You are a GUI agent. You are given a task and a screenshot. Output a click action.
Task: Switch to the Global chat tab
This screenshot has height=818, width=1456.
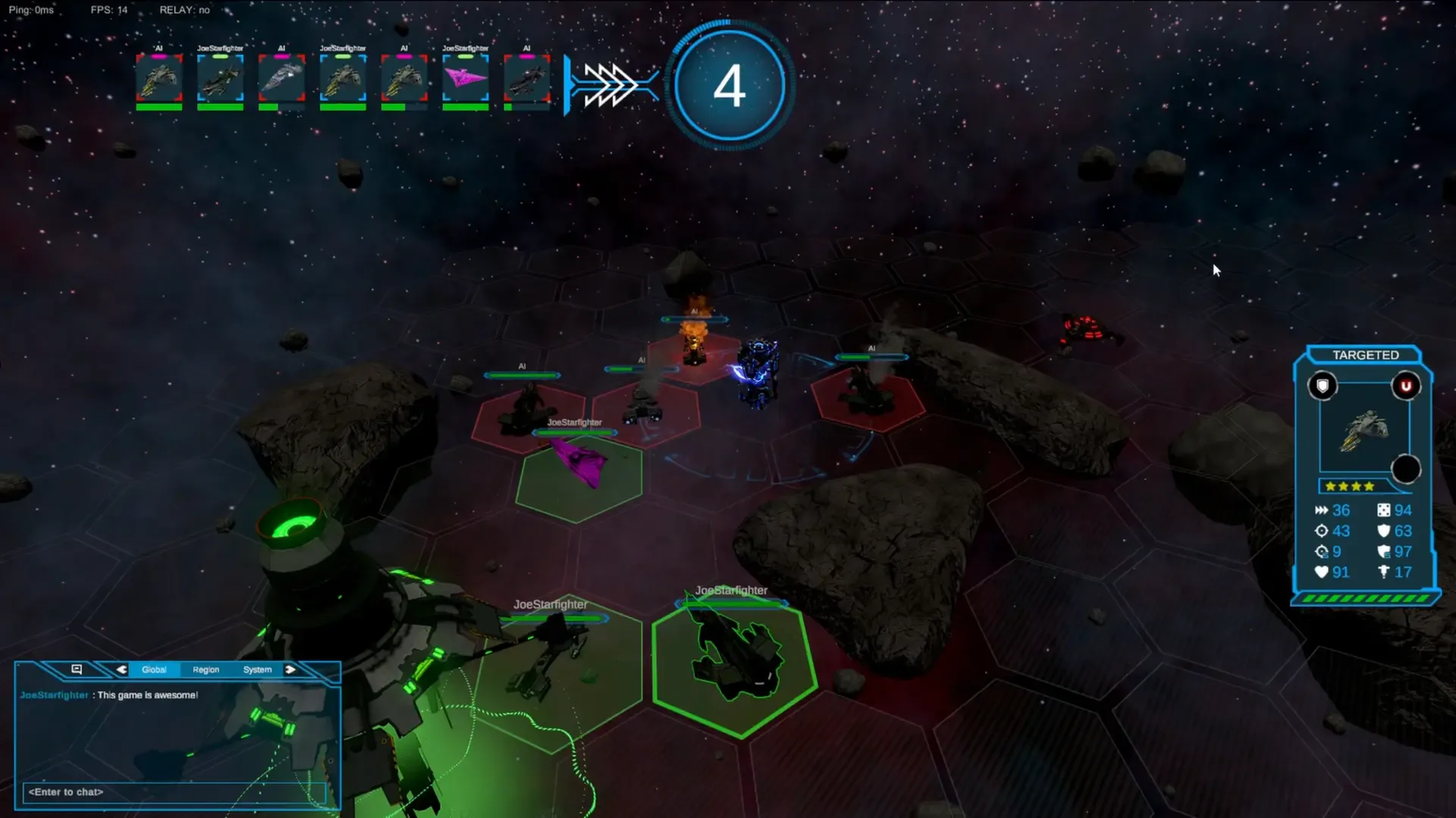[154, 669]
